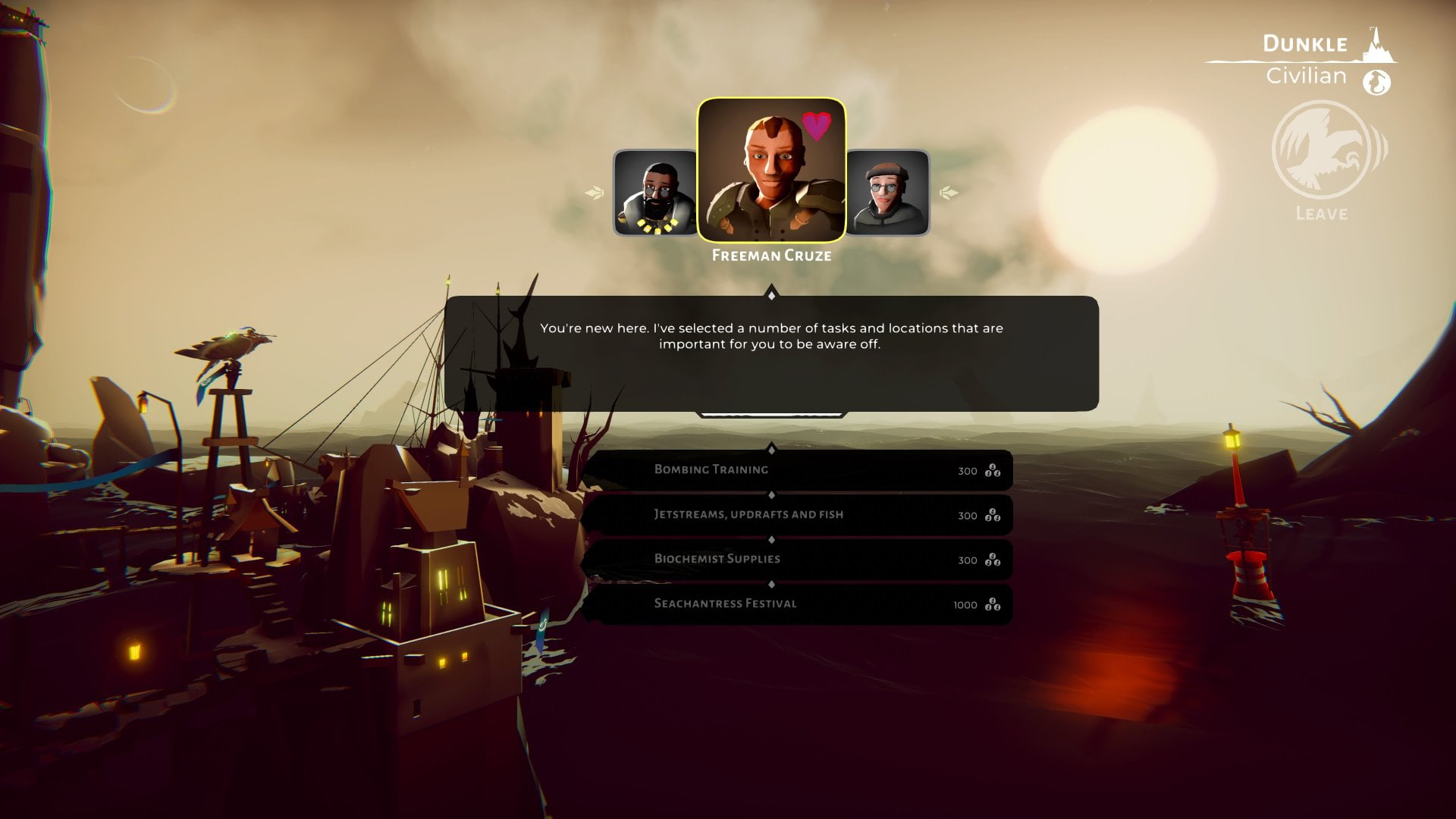The image size is (1456, 819).
Task: Cycle to previous character with left arrow
Action: 595,193
